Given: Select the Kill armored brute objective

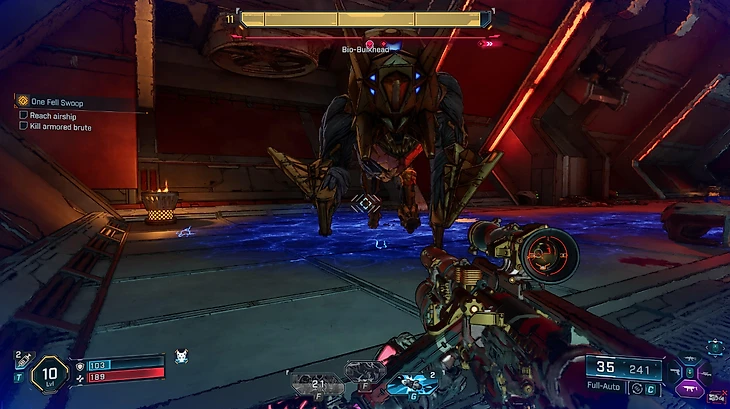Looking at the screenshot, I should click(x=60, y=127).
